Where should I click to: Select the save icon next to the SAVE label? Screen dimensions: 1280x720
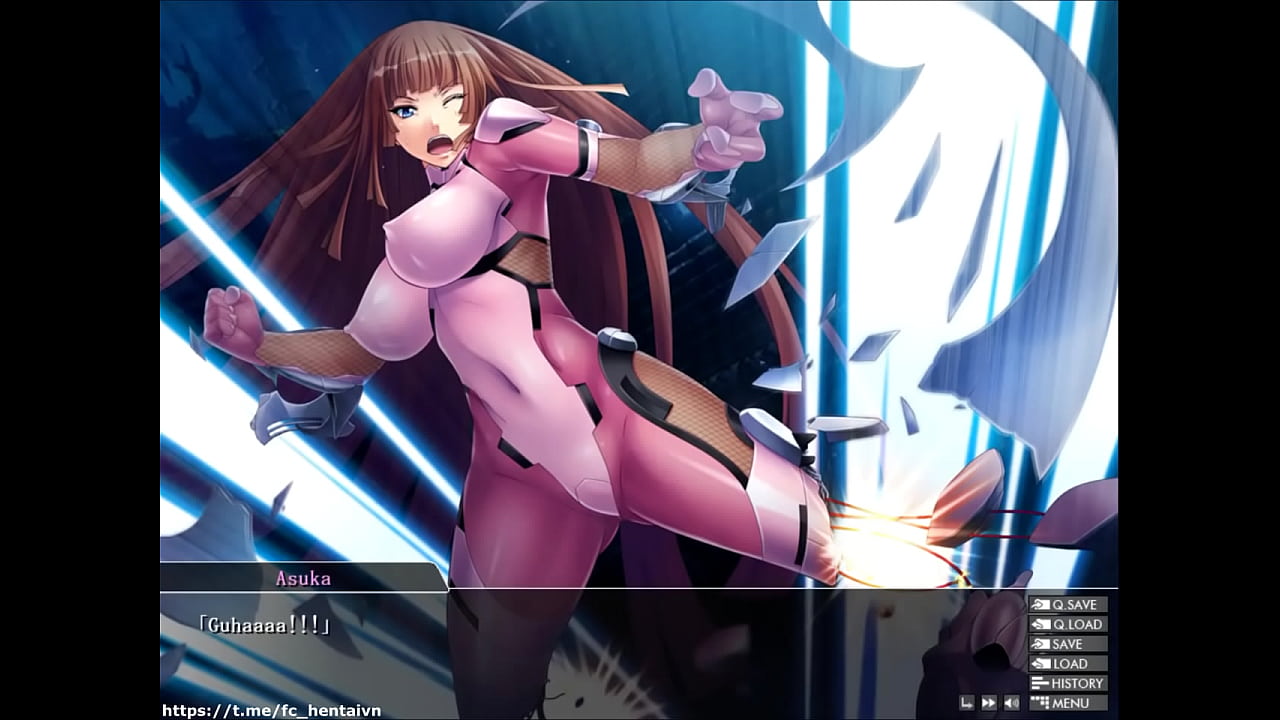tap(1039, 643)
